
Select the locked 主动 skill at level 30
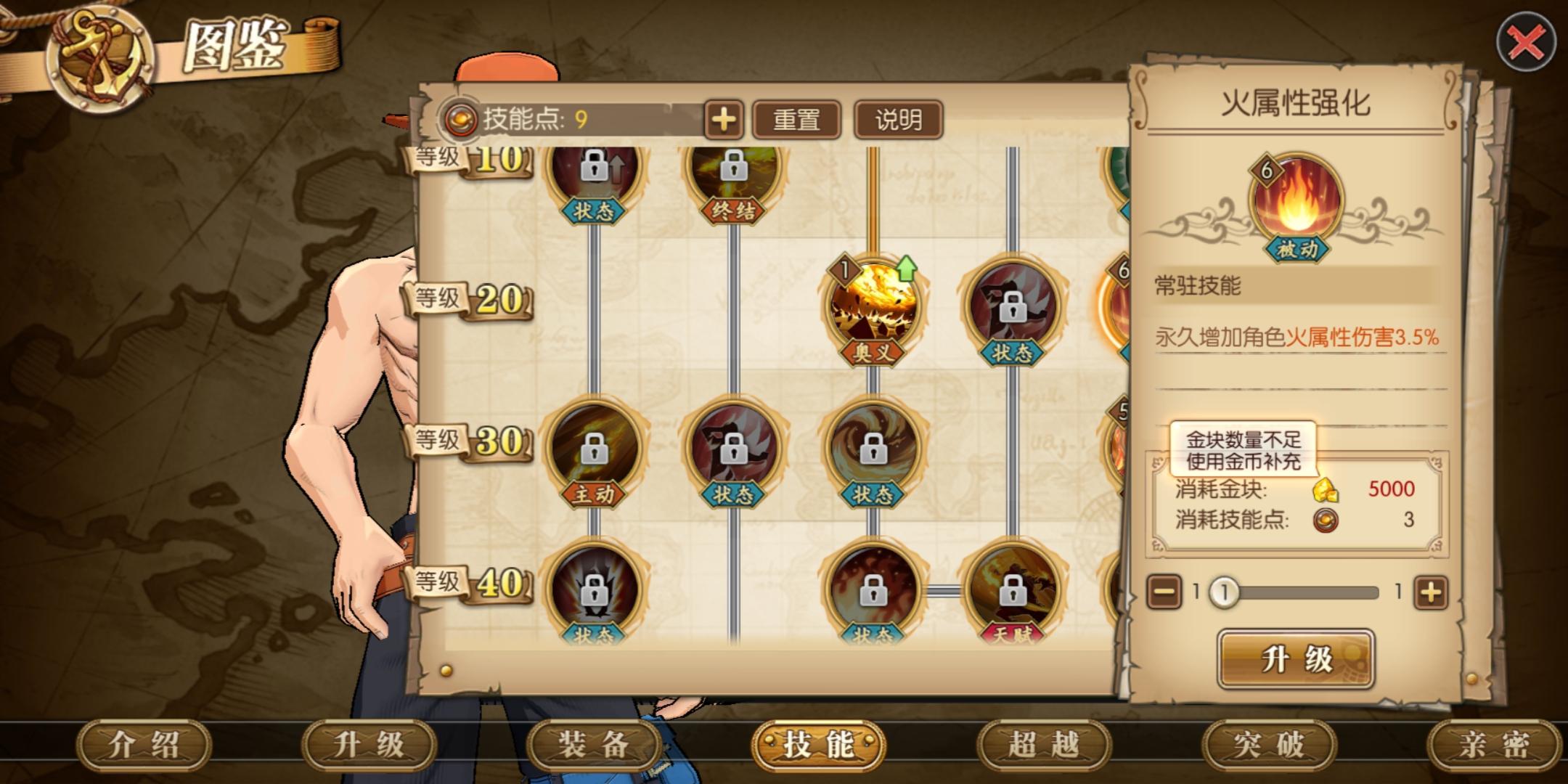point(594,450)
